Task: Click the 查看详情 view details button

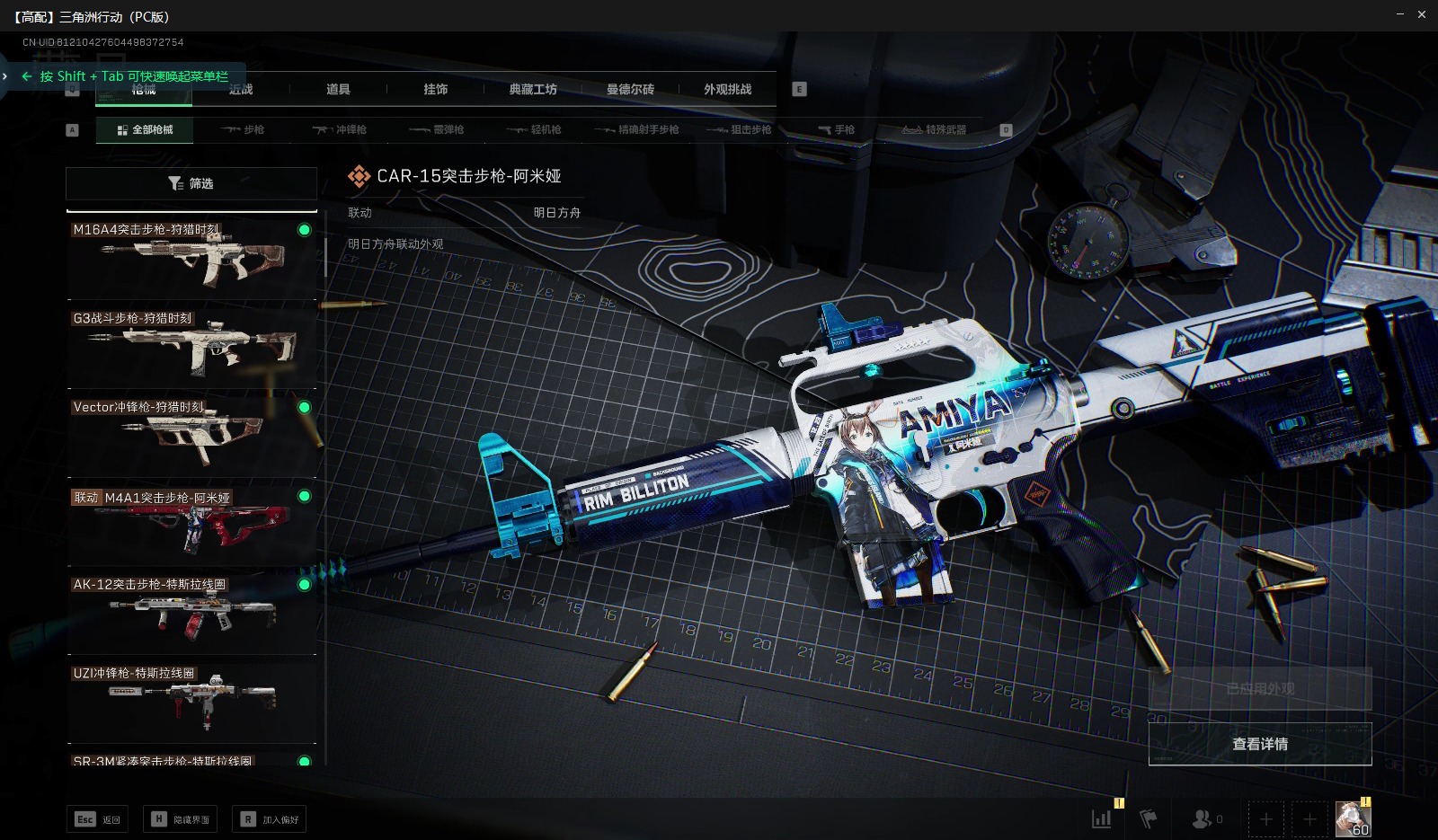Action: (1259, 744)
